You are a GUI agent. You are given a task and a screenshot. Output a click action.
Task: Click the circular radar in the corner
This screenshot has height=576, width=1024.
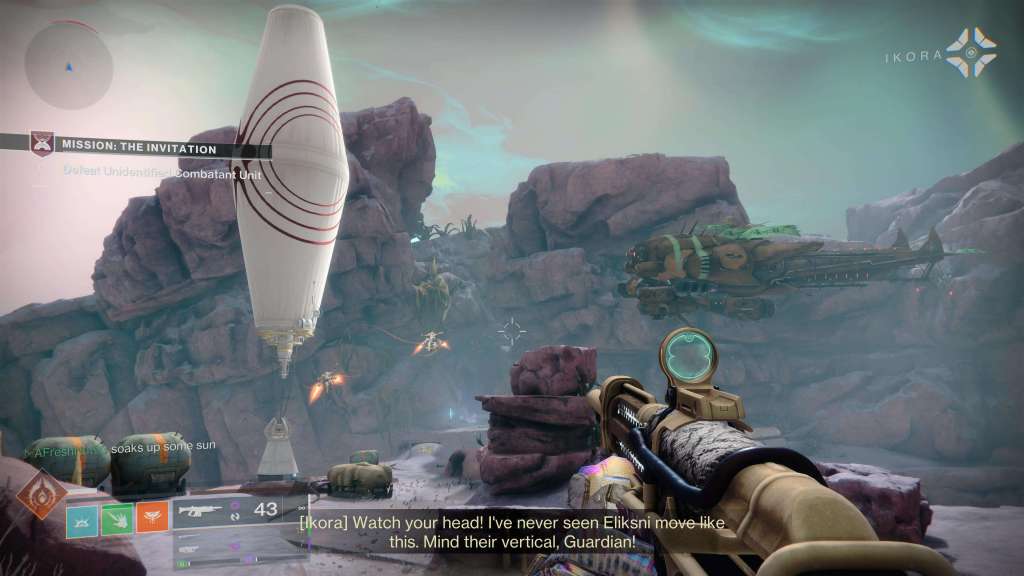pyautogui.click(x=68, y=64)
